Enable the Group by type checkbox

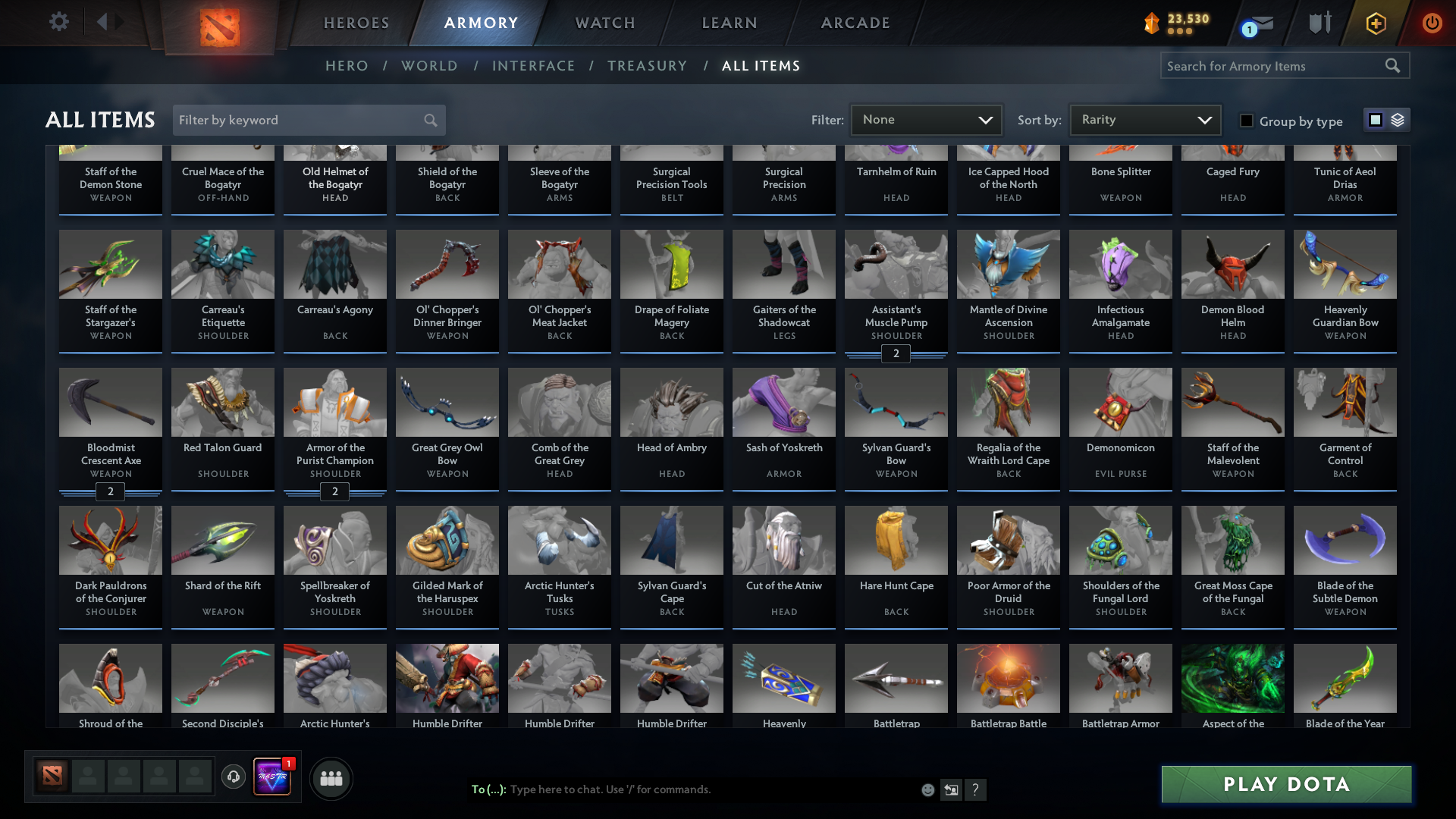[1247, 121]
